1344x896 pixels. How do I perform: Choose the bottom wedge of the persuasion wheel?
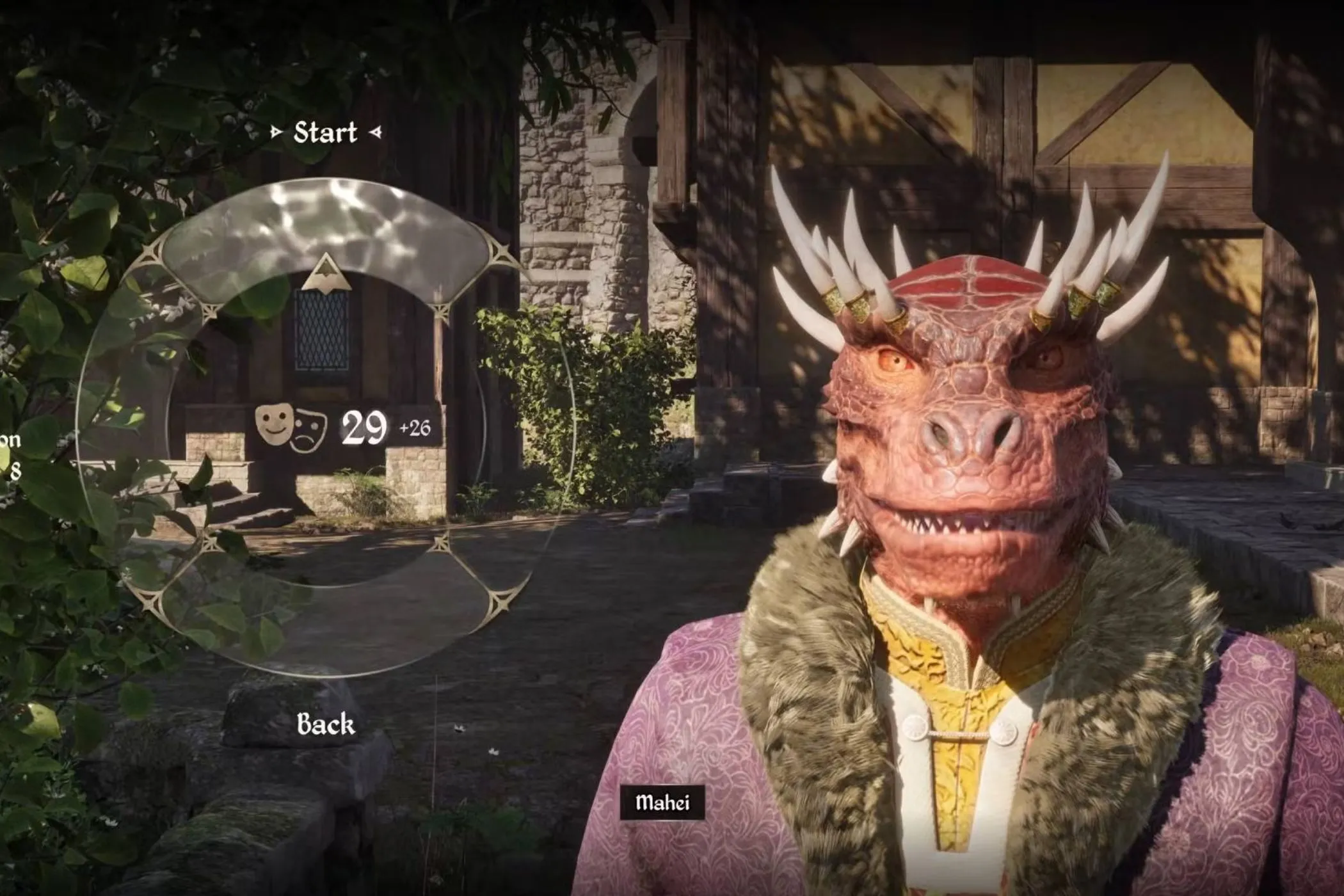pyautogui.click(x=325, y=621)
